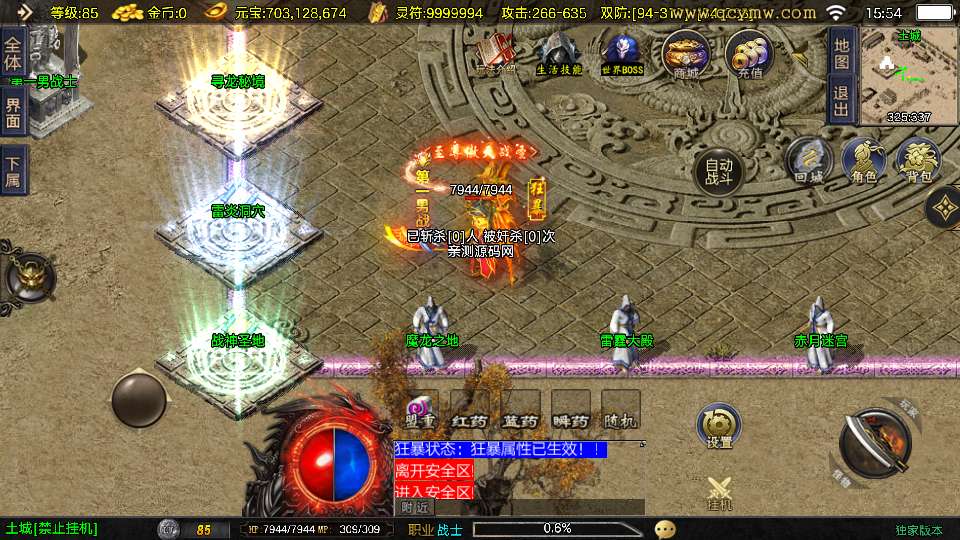
Task: Open the 充值 recharge coins icon
Action: tap(749, 54)
